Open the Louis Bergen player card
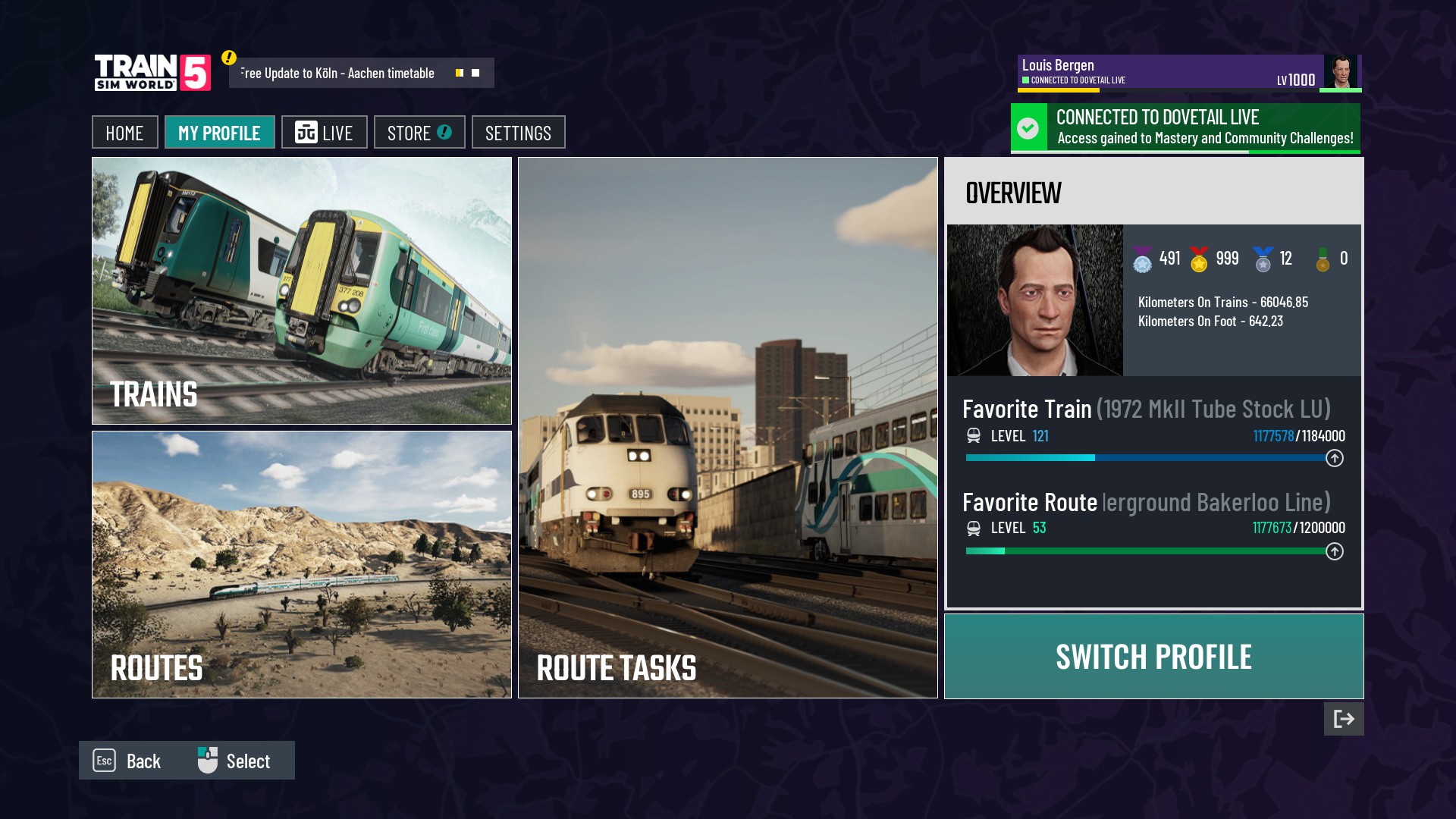This screenshot has height=819, width=1456. [x=1188, y=73]
